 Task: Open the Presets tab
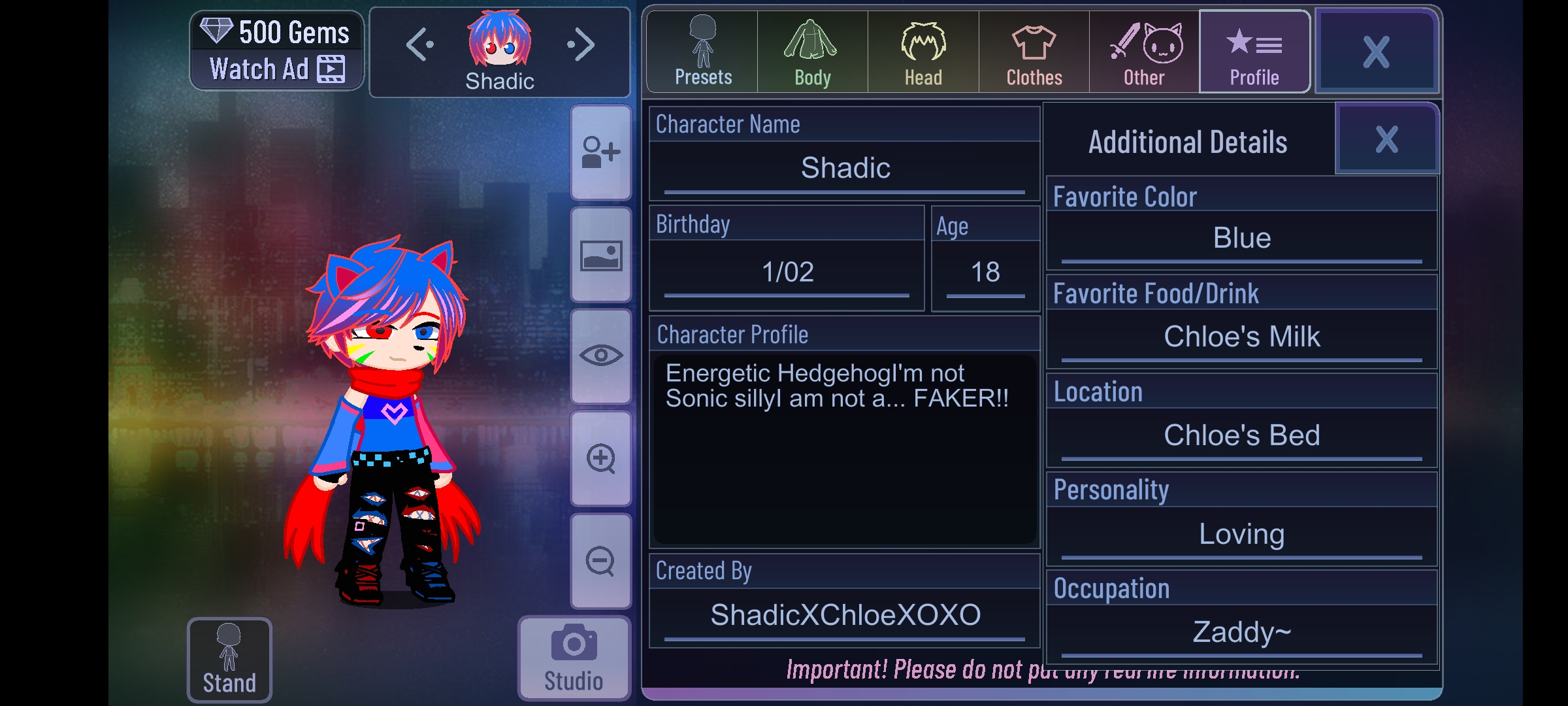(702, 52)
